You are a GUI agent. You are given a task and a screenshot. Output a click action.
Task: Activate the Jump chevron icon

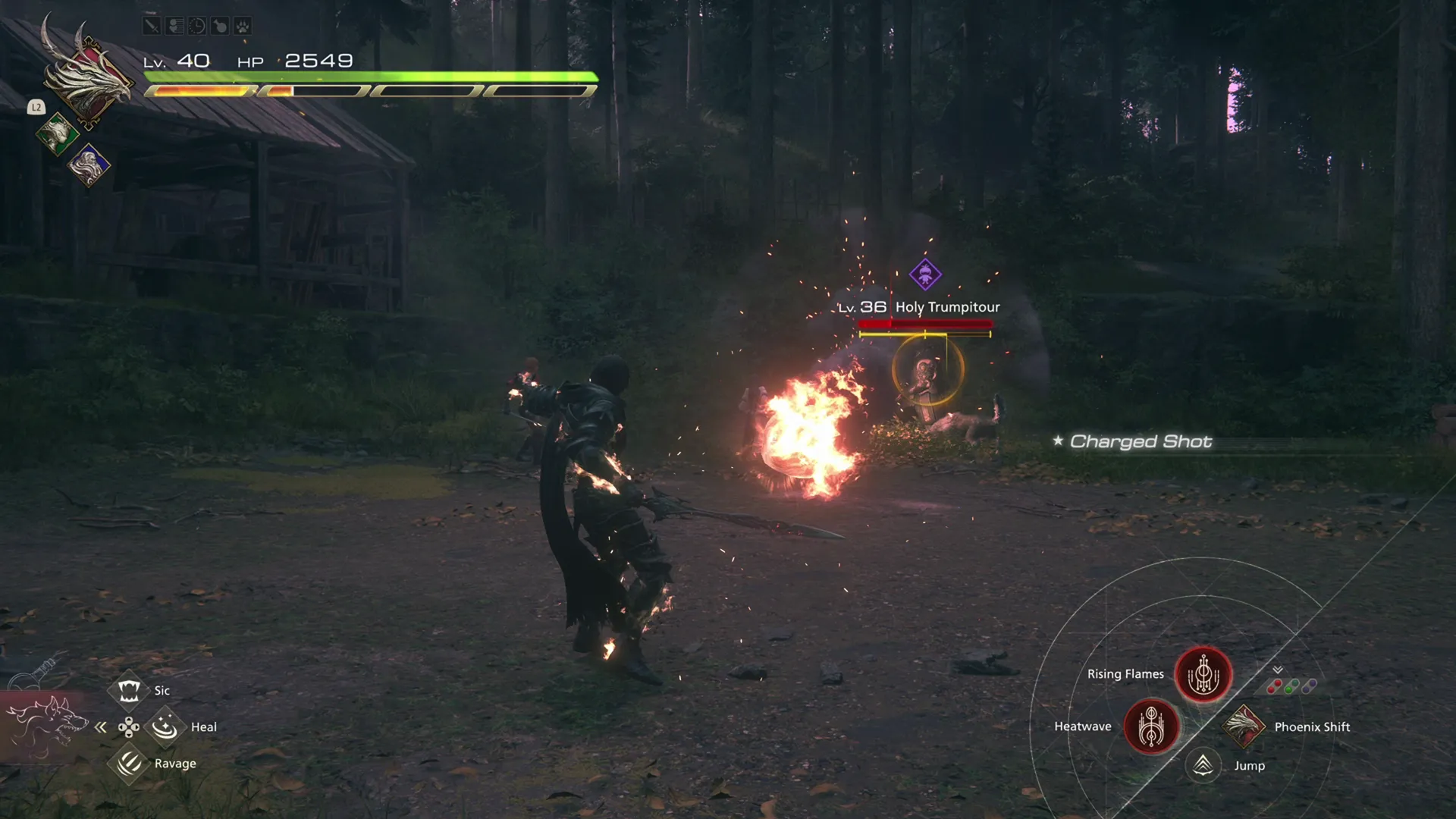click(x=1203, y=765)
